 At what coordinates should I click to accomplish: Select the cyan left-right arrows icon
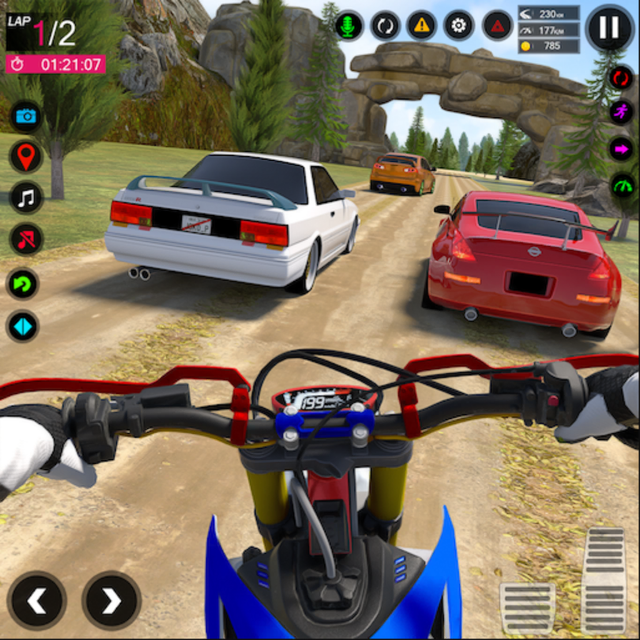pos(24,326)
